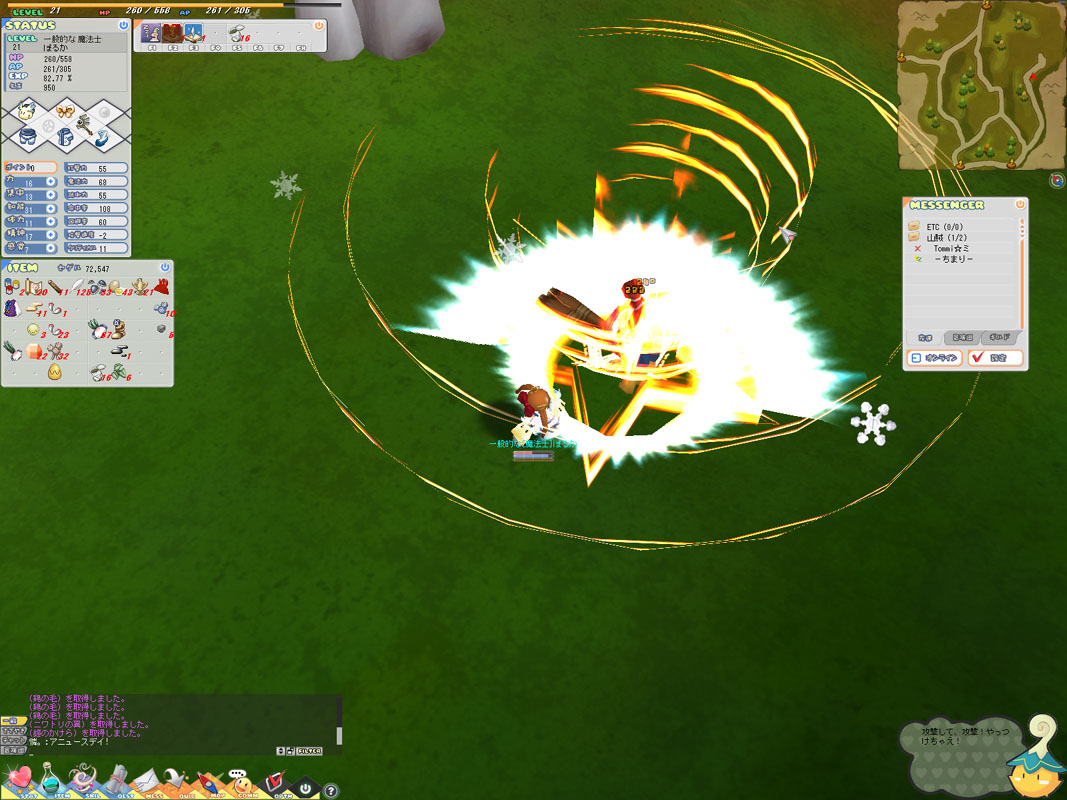Viewport: 1067px width, 800px height.
Task: Close the ITEM inventory window
Action: tap(166, 268)
